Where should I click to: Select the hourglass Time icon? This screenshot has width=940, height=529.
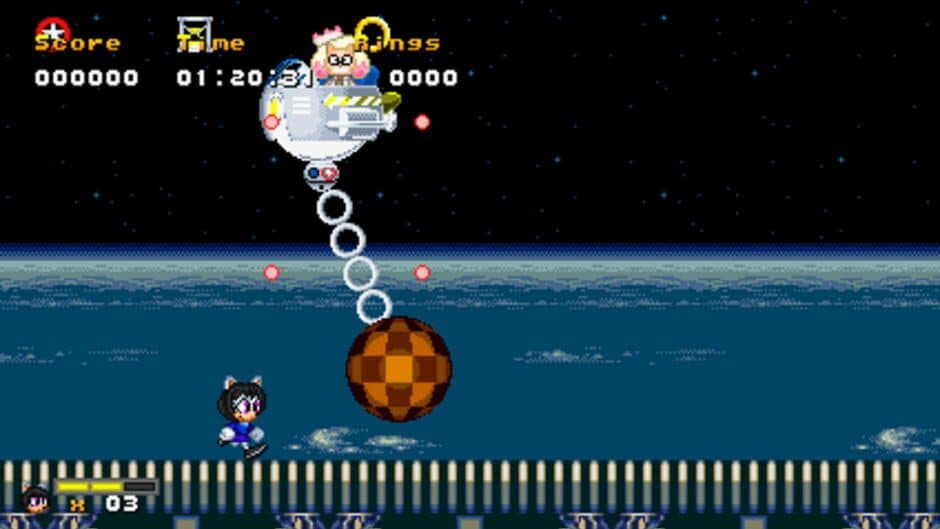click(193, 32)
